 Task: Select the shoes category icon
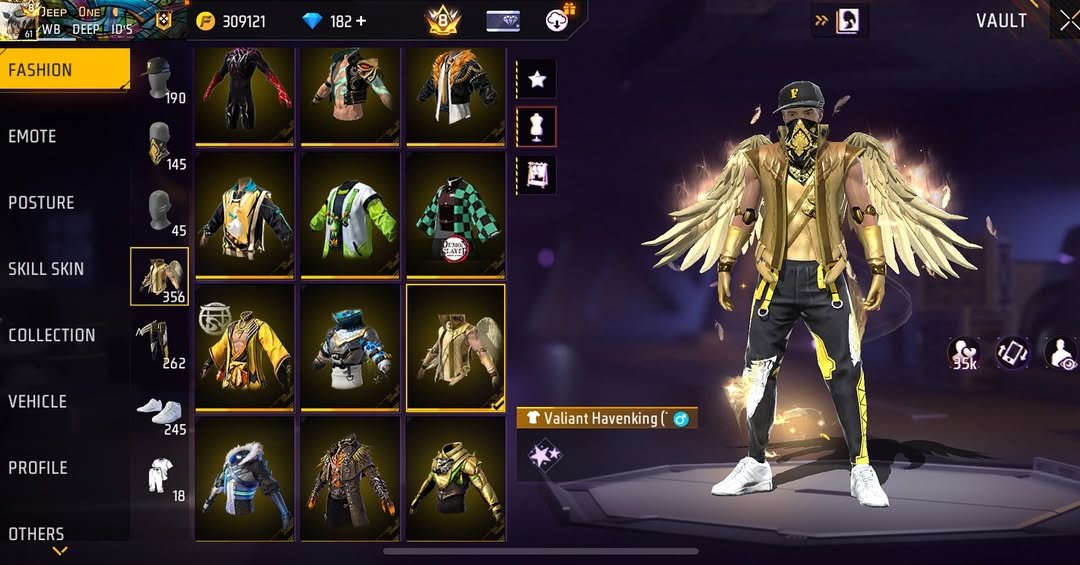tap(159, 412)
